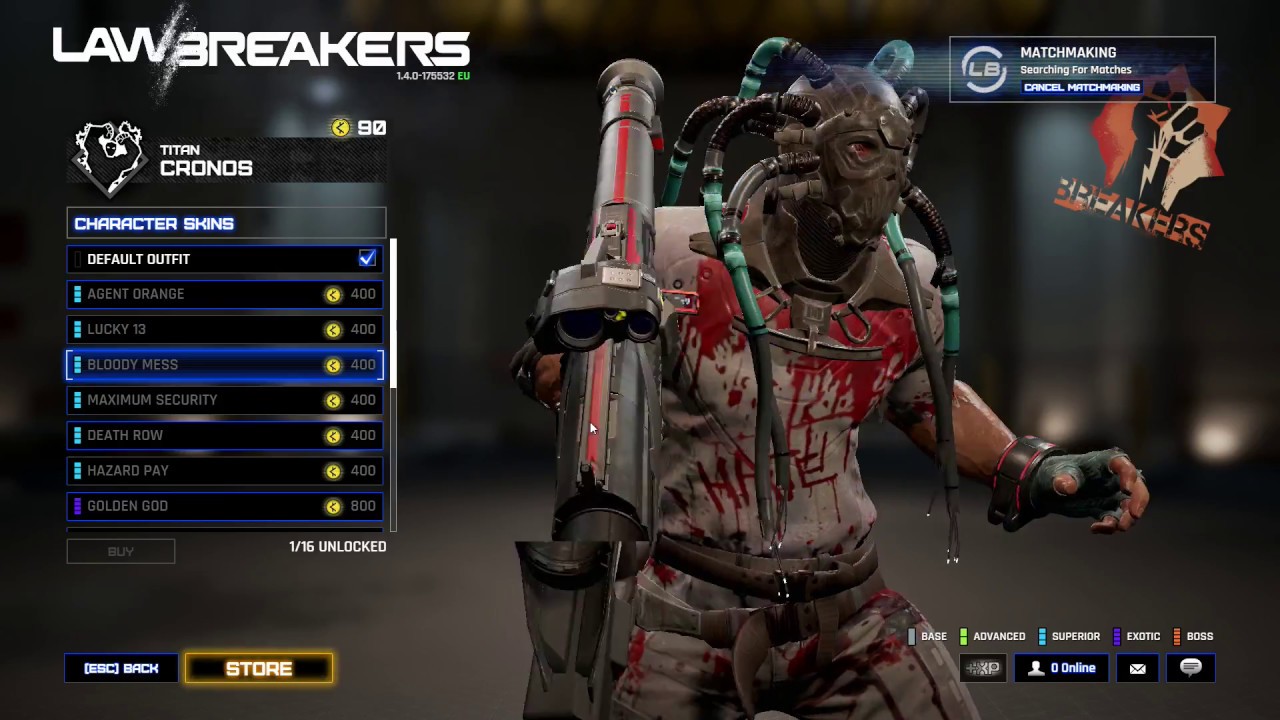This screenshot has width=1280, height=720.
Task: Open the chat speech bubble
Action: coord(1190,668)
